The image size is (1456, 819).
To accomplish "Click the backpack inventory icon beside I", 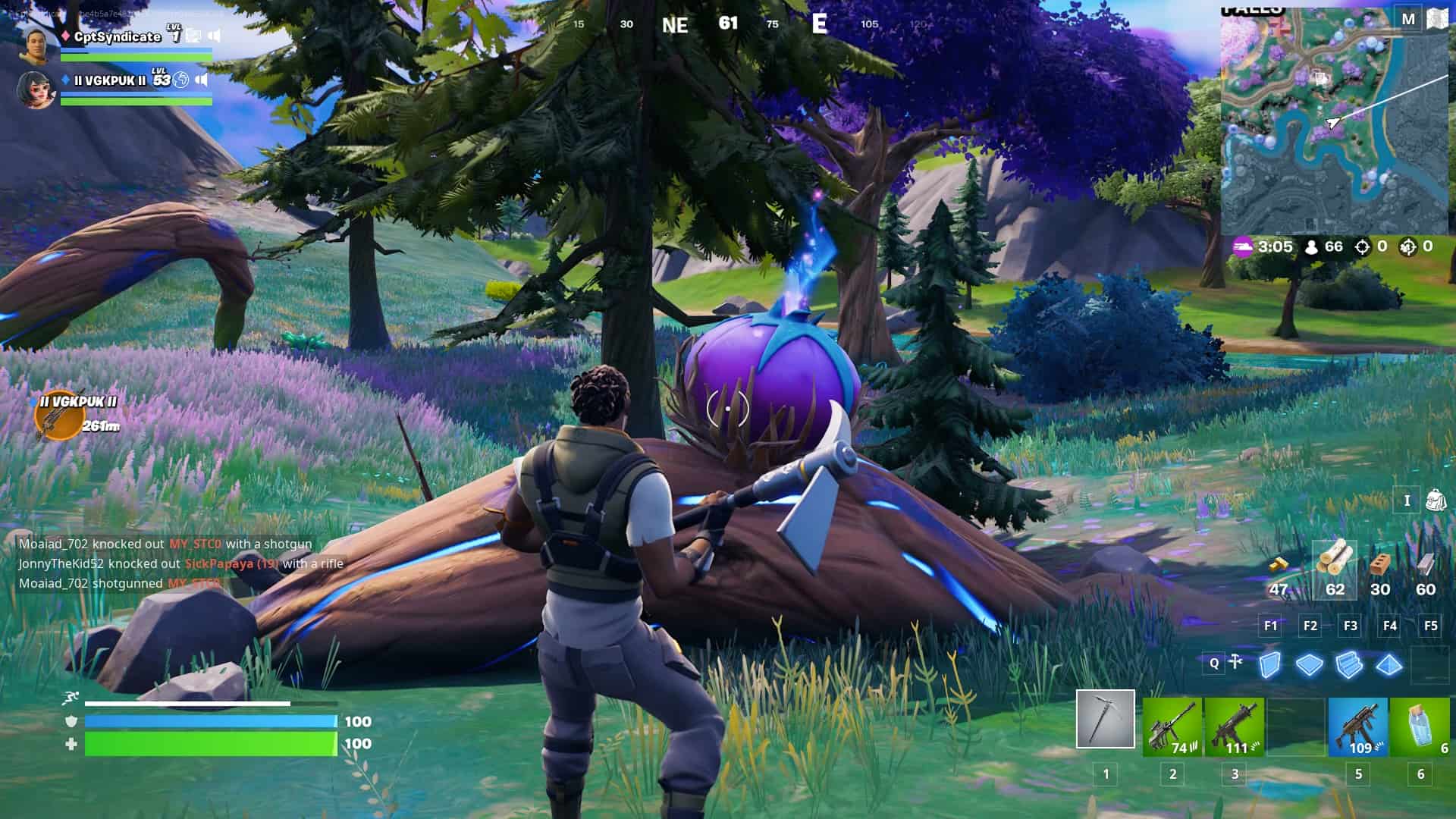I will (x=1436, y=500).
